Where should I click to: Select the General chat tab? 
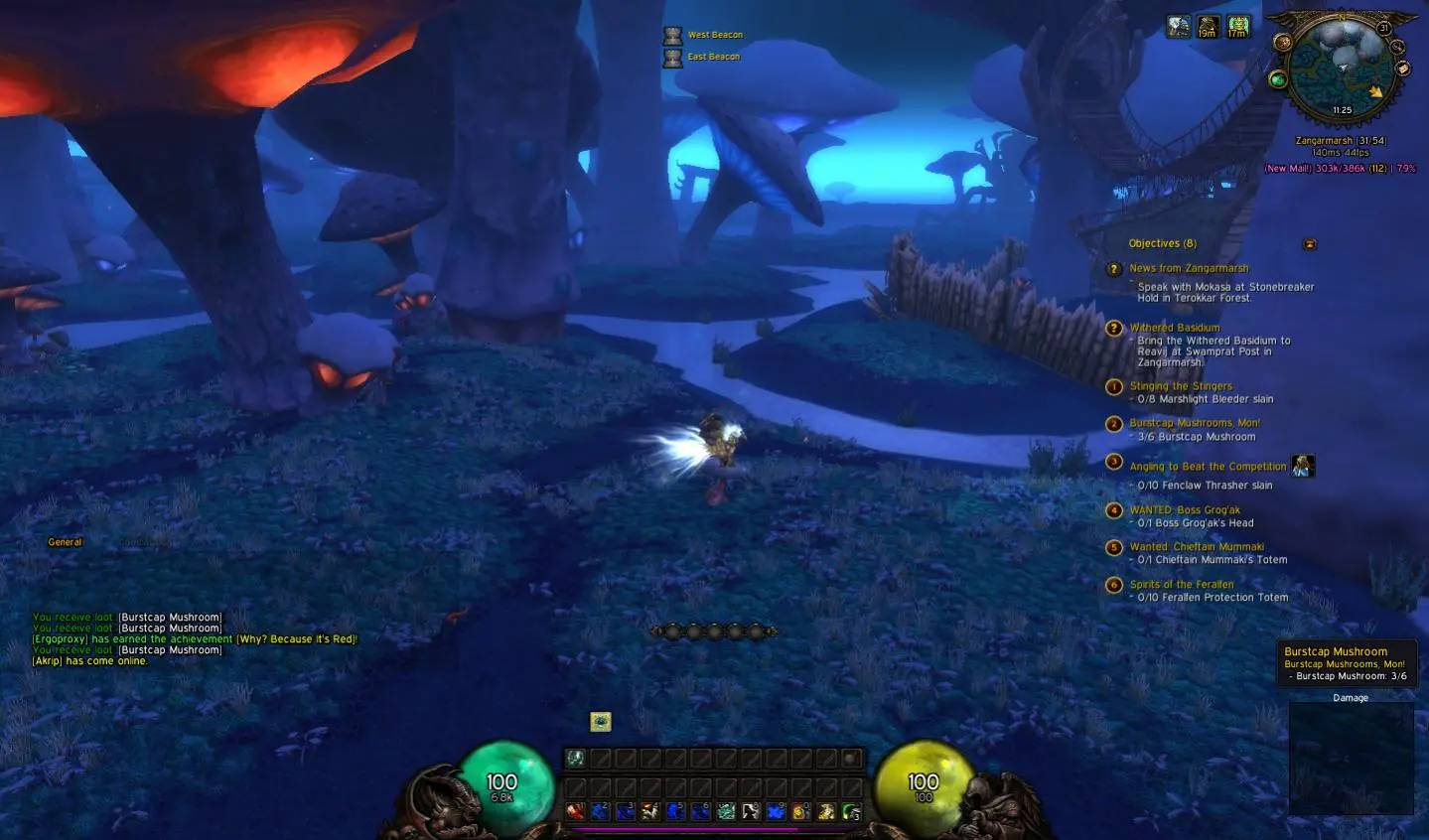[65, 542]
